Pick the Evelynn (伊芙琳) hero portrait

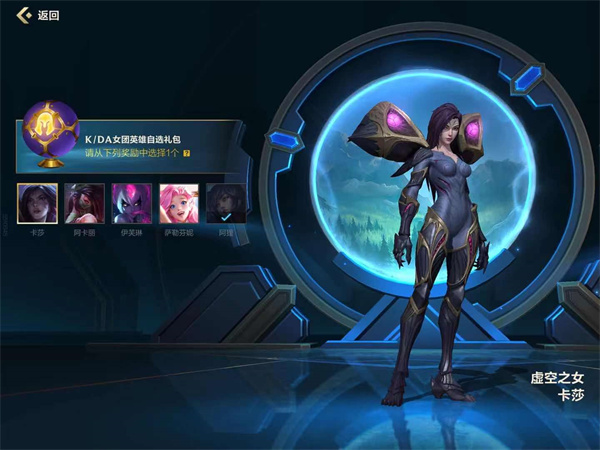tap(131, 203)
